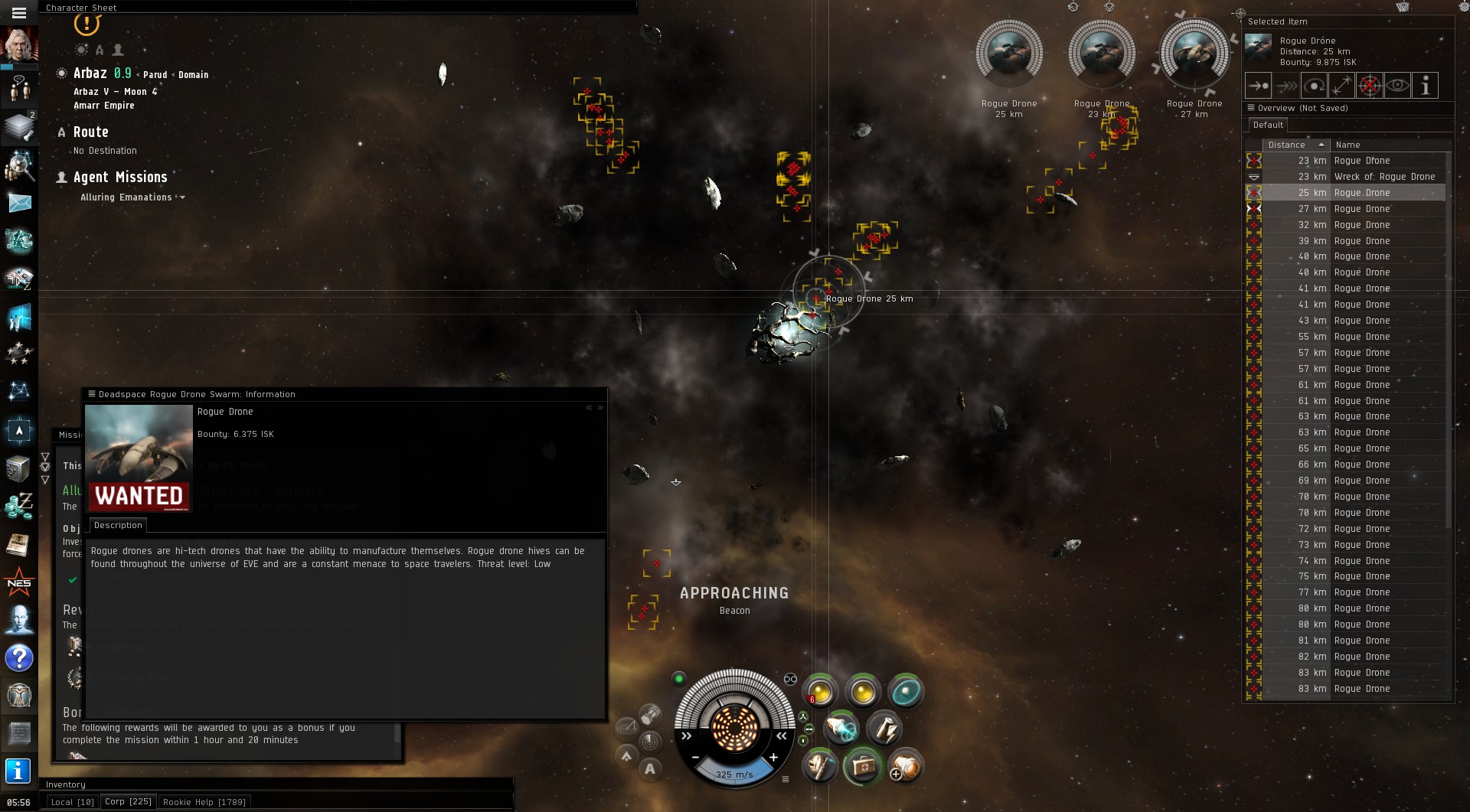The image size is (1470, 812).
Task: Activate the lightning bolt battery module
Action: [884, 728]
